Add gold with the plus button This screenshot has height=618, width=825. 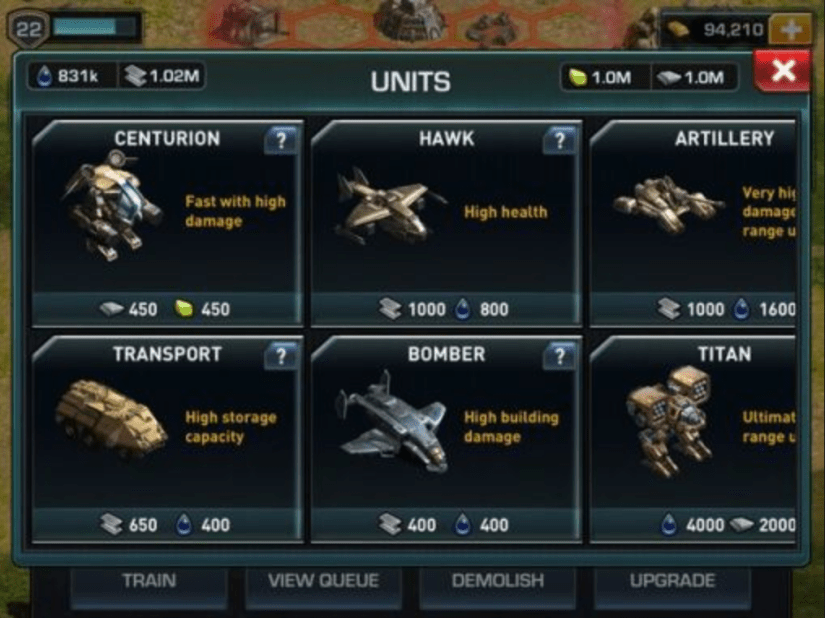pyautogui.click(x=792, y=30)
